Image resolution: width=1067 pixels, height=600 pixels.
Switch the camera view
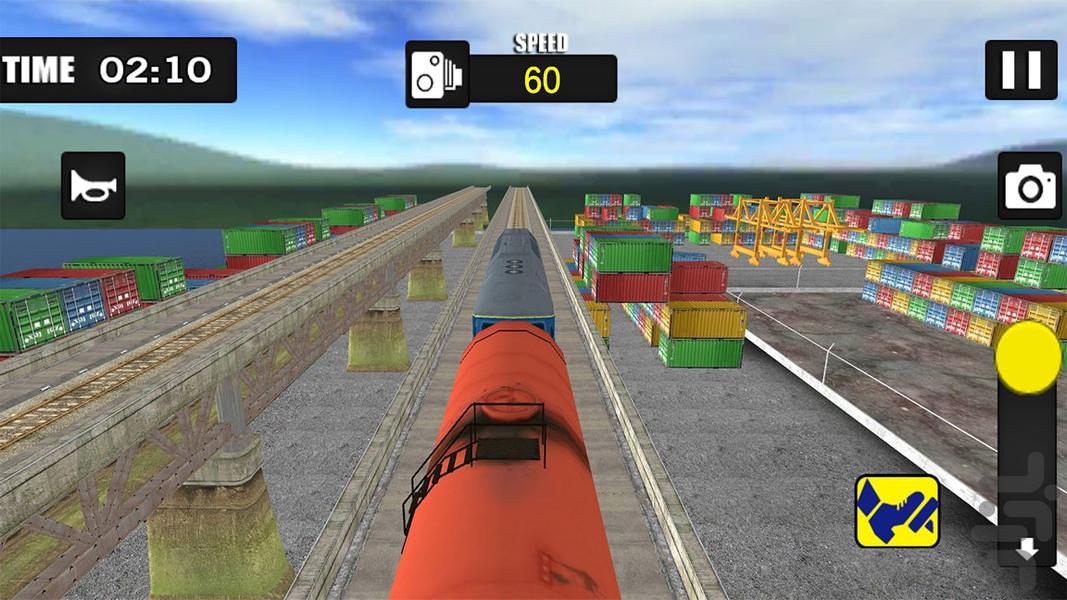click(1029, 186)
